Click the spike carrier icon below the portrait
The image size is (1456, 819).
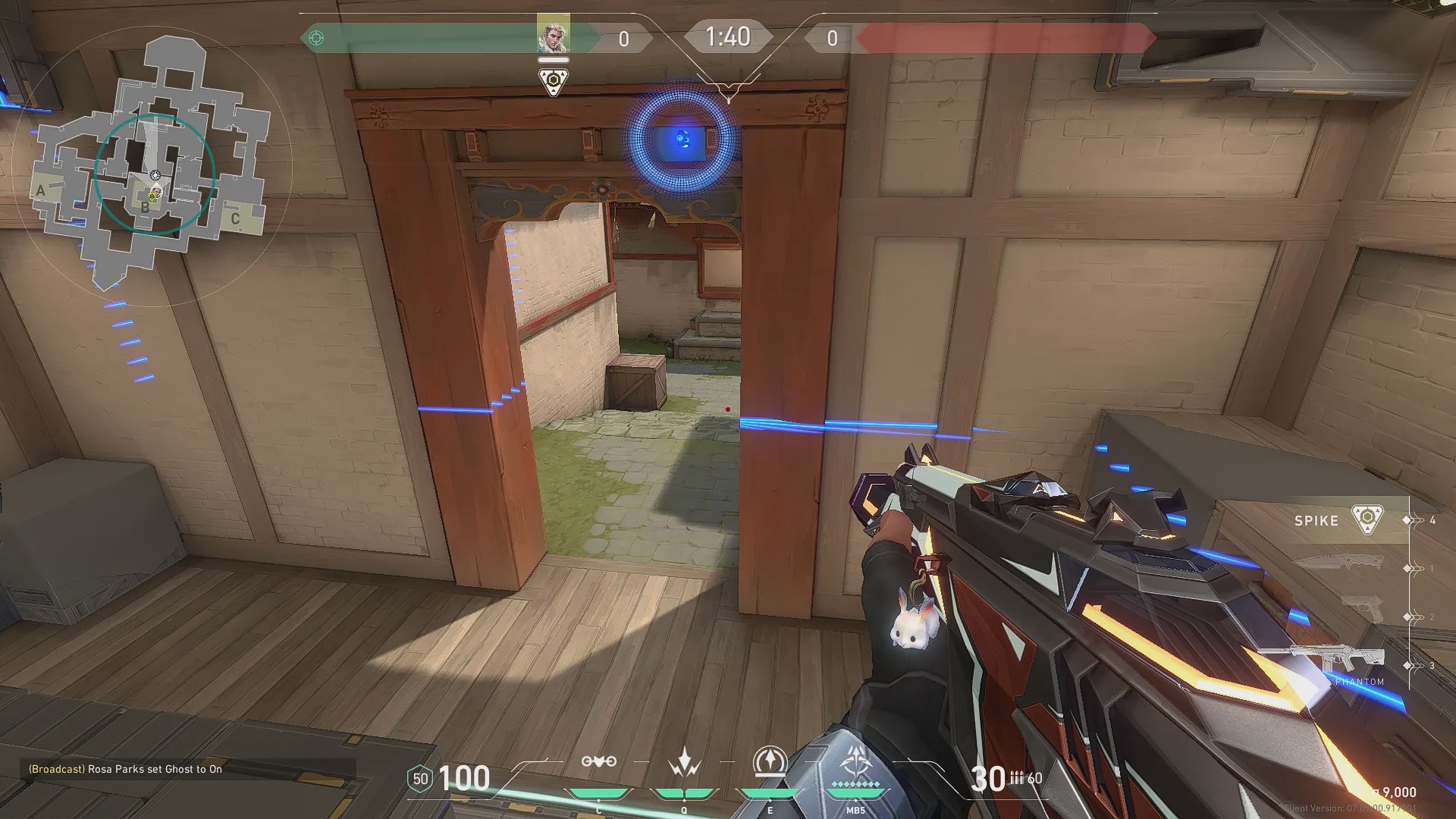click(x=554, y=80)
